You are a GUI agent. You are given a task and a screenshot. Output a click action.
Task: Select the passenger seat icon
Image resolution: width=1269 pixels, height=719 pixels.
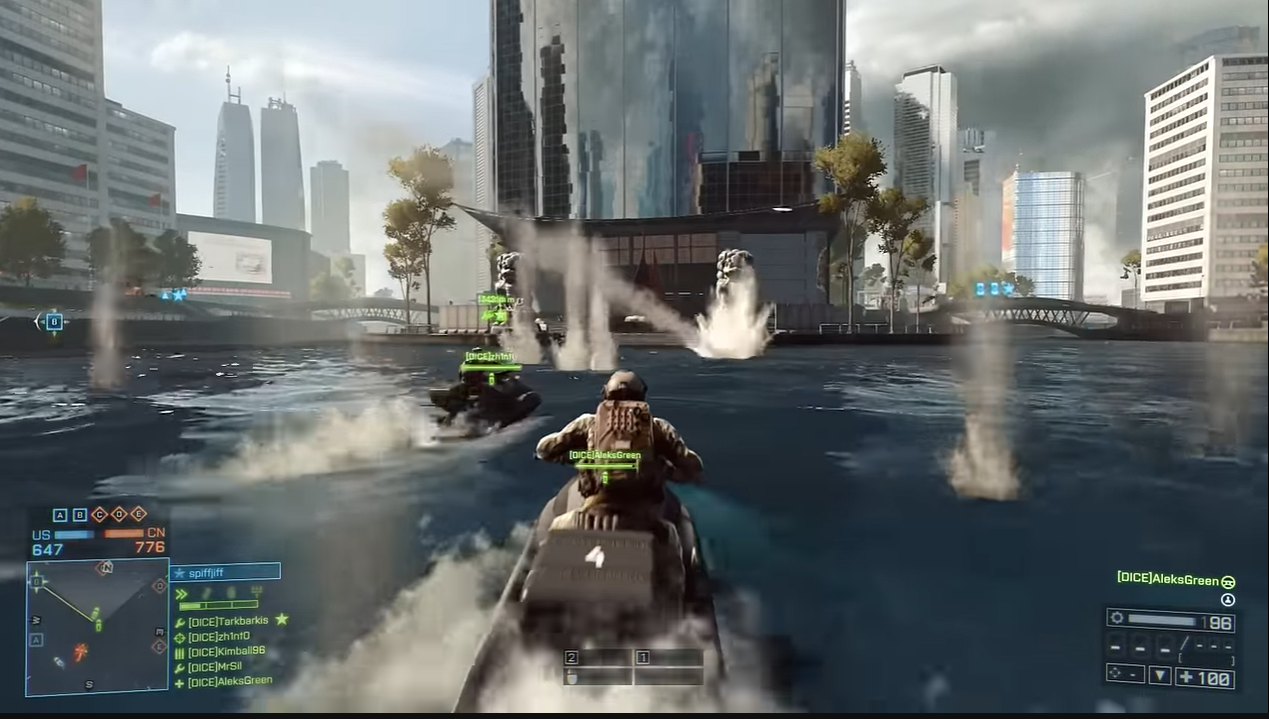pyautogui.click(x=1228, y=600)
